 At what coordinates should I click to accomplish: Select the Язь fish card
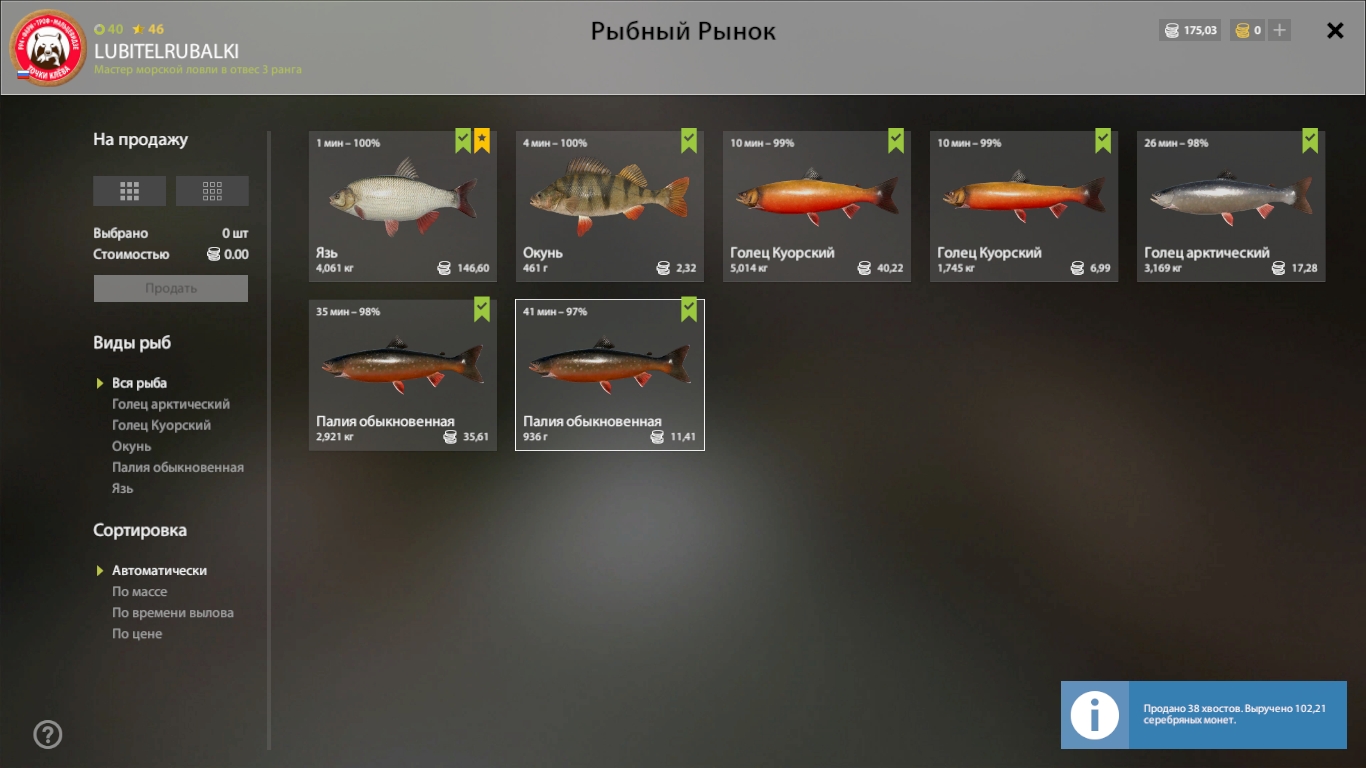pos(402,206)
